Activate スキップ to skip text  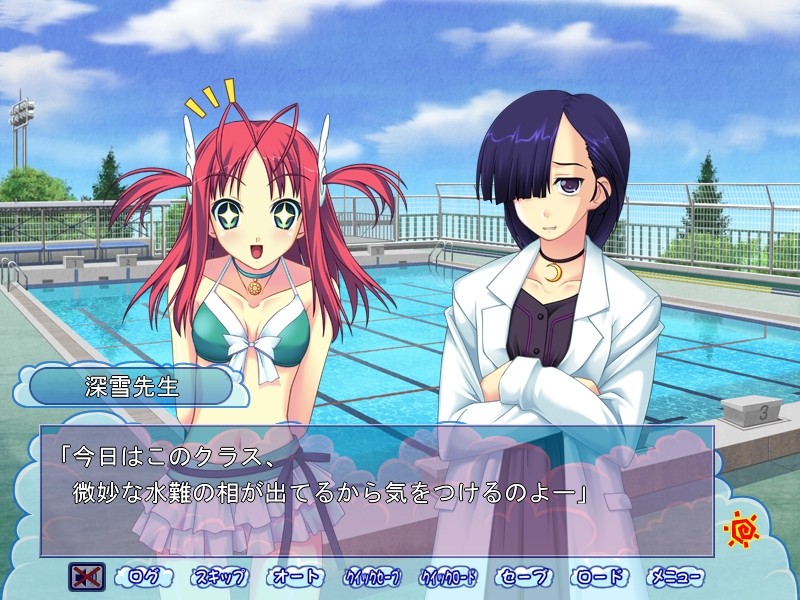(x=220, y=577)
